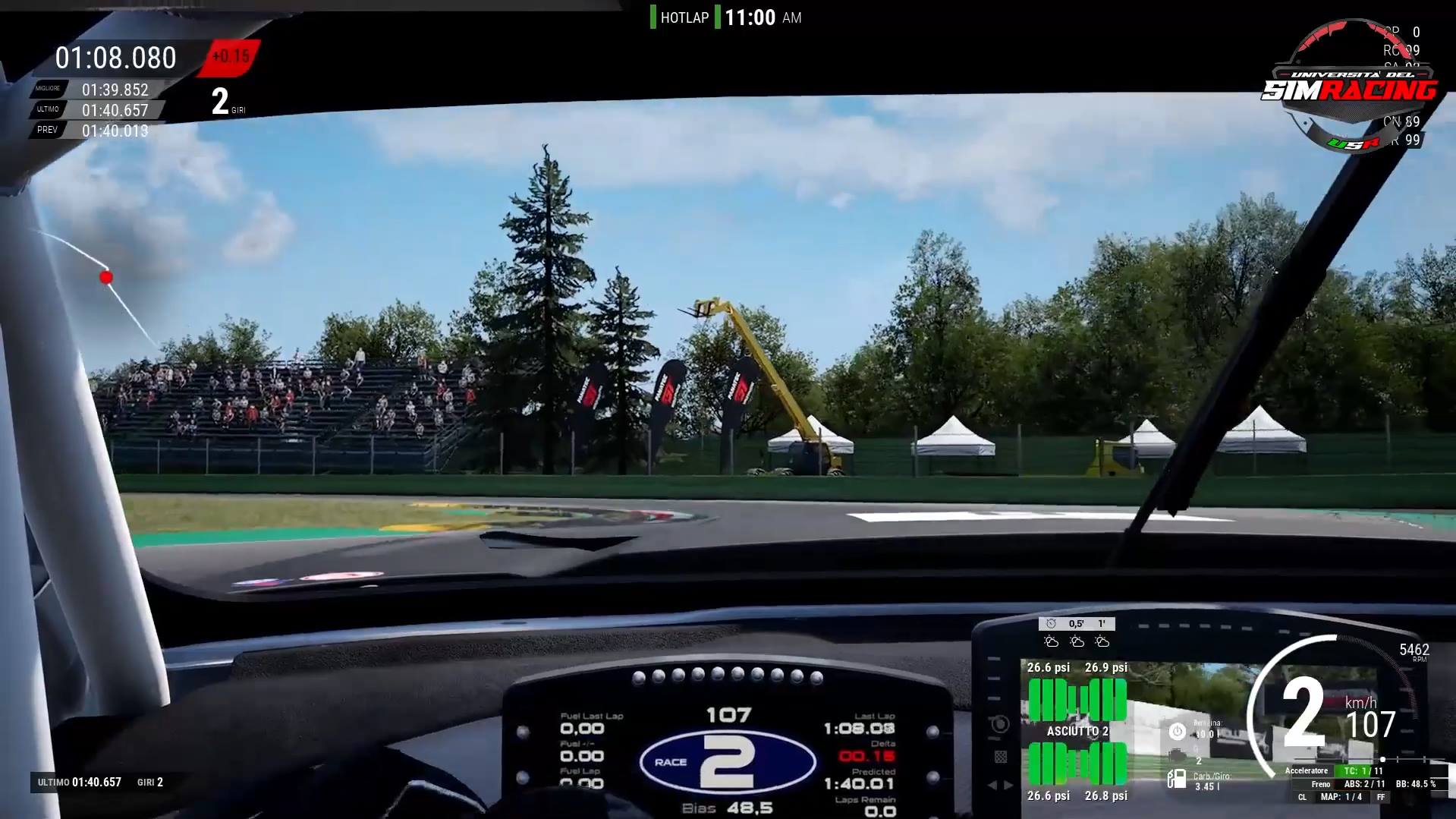Screen dimensions: 1456x819
Task: Expand the 0,5' weather forecast column
Action: click(x=1075, y=624)
